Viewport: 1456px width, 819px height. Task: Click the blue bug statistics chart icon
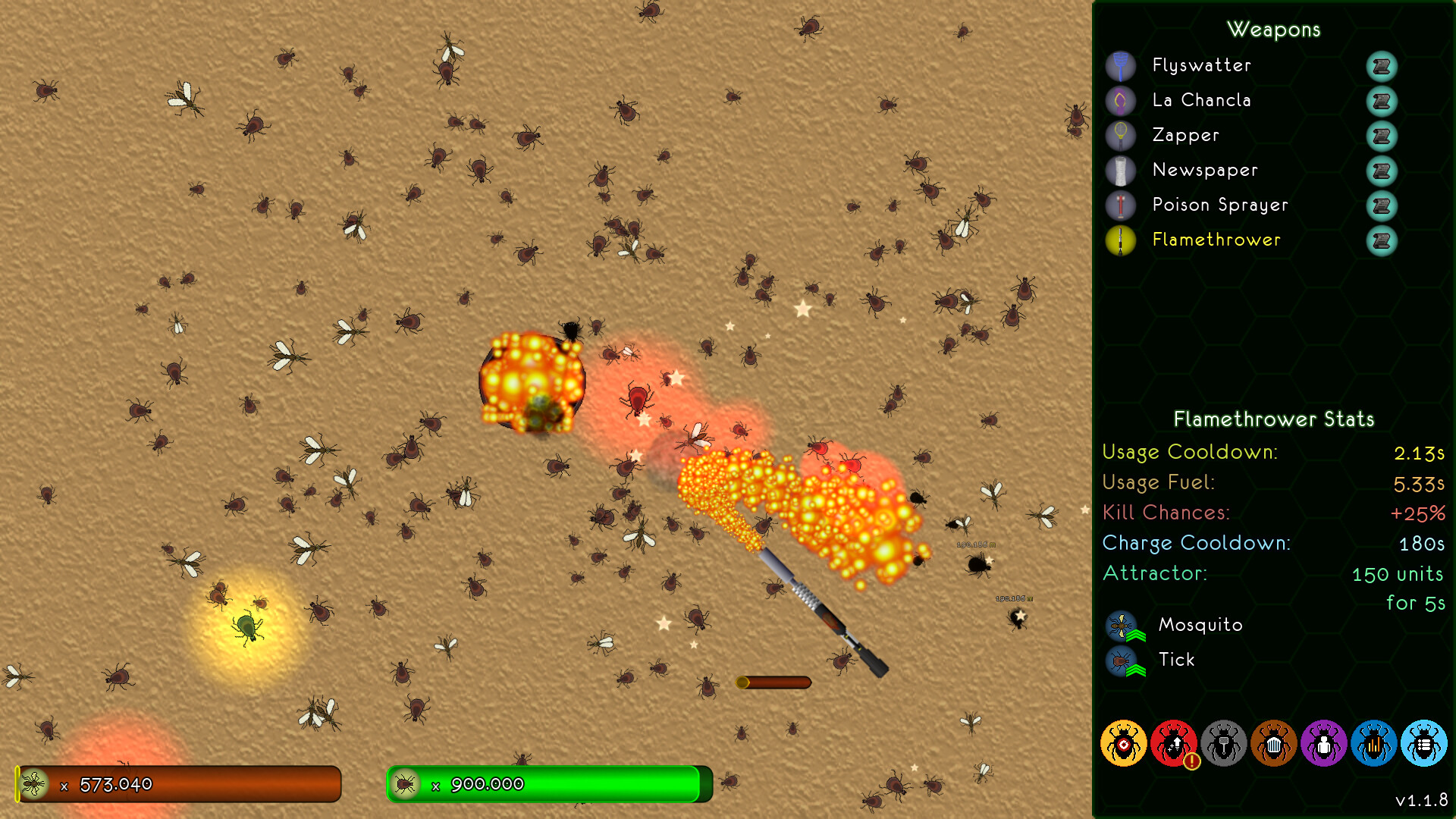click(x=1374, y=744)
